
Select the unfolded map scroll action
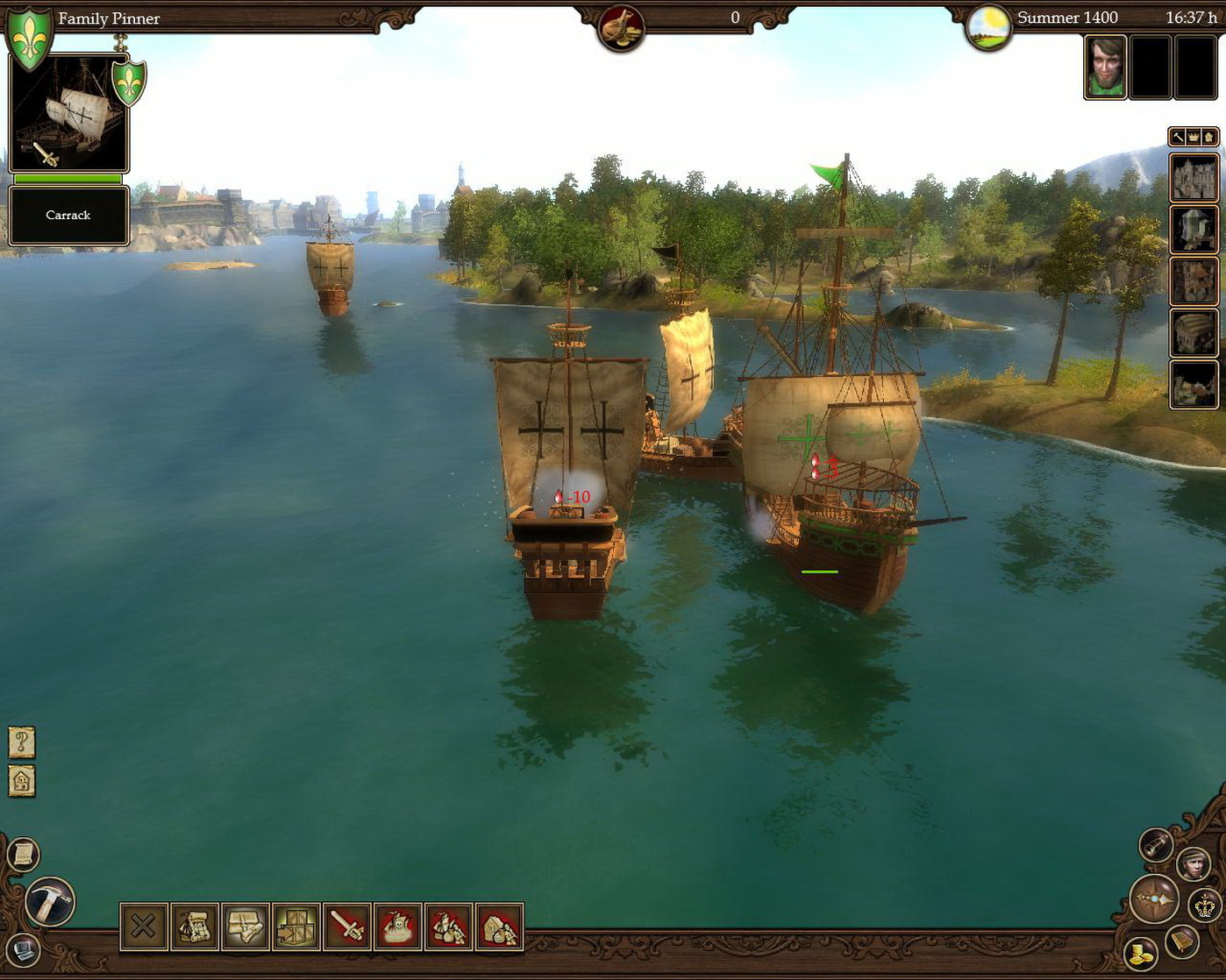[246, 927]
